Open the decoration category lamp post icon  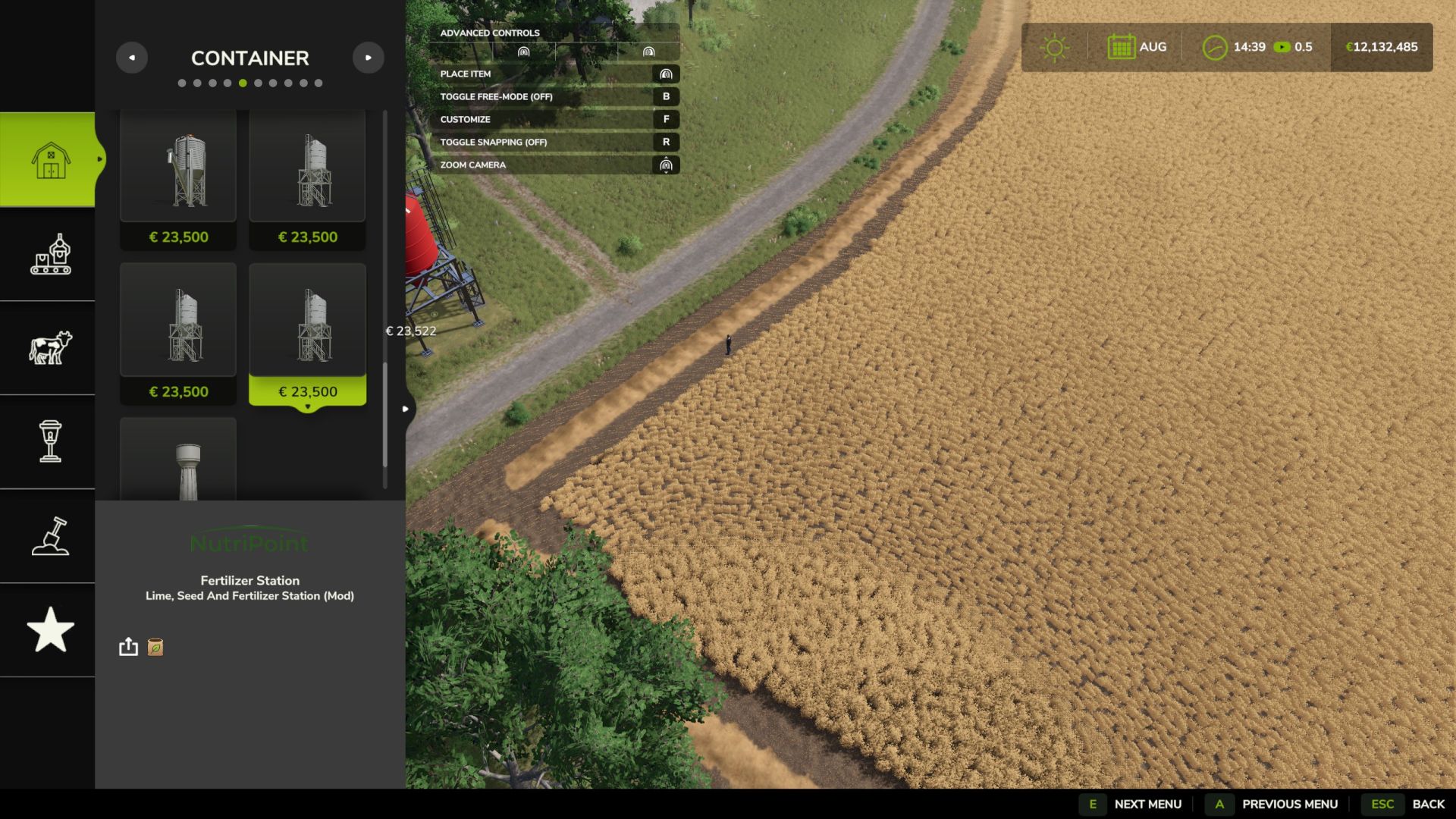pos(50,441)
